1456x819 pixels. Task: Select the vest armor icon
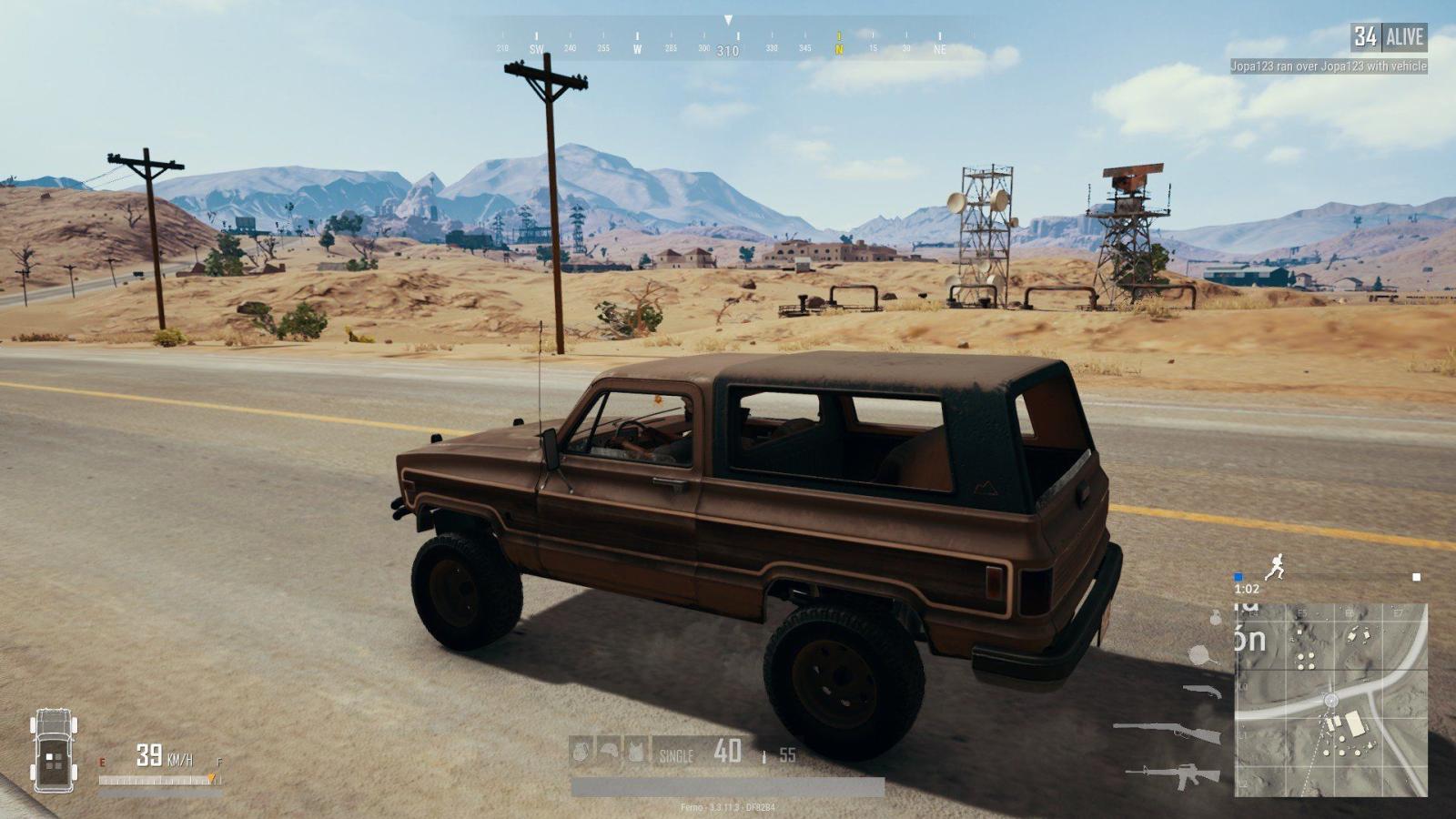(636, 749)
